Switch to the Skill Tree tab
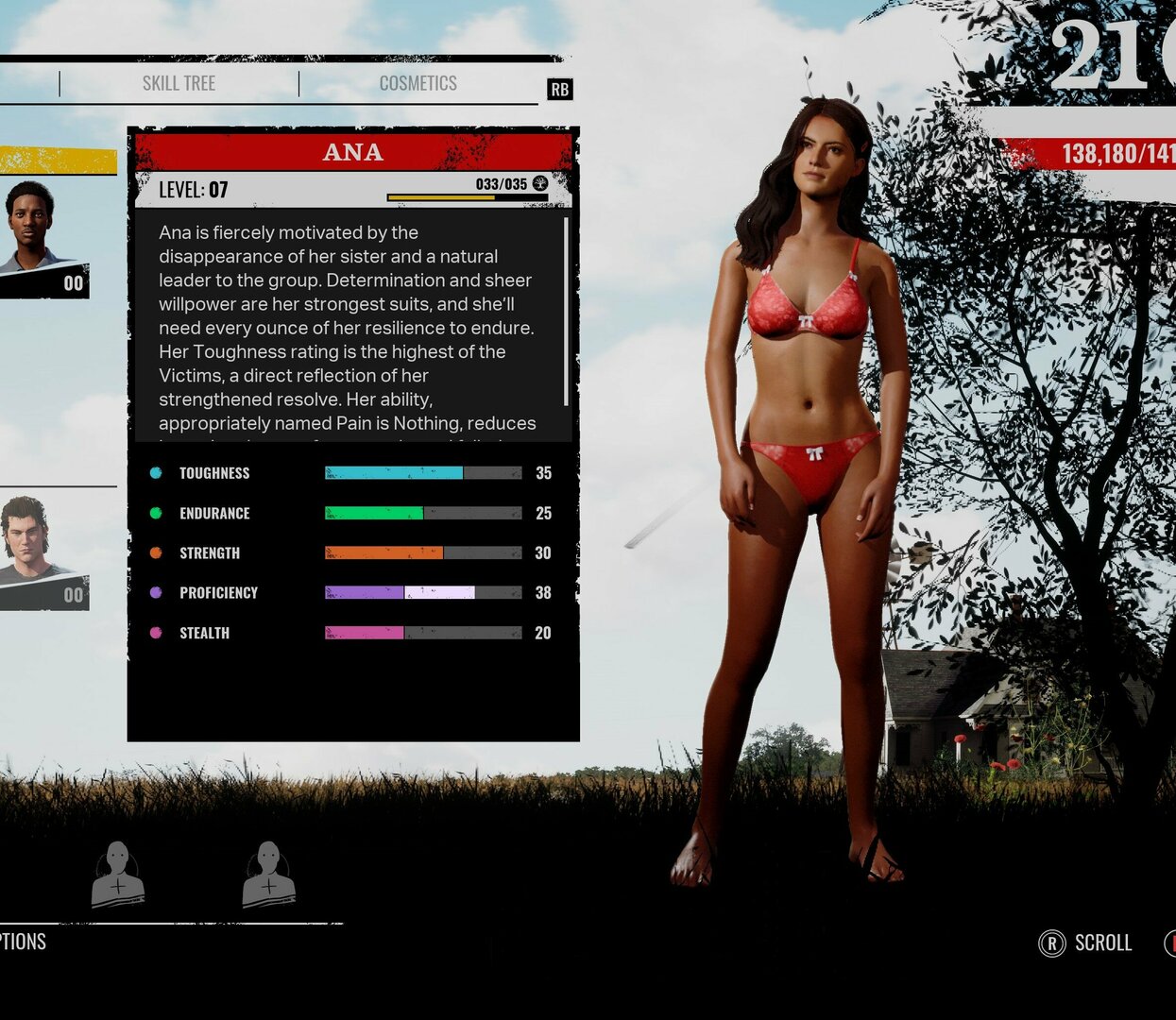The image size is (1176, 1020). (179, 83)
